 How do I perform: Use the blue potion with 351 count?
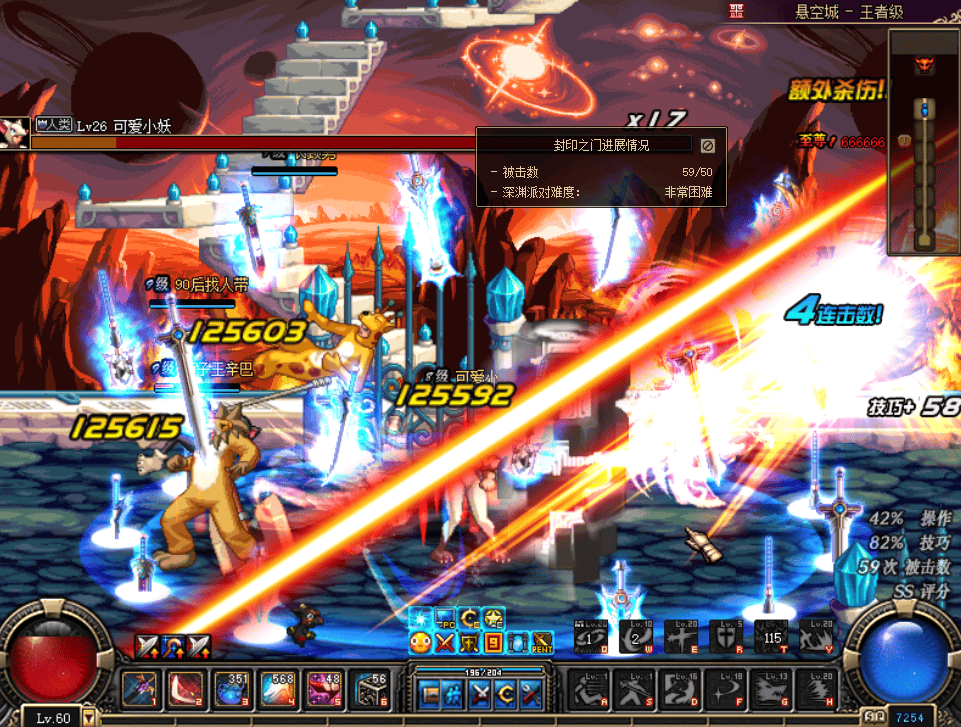coord(230,689)
